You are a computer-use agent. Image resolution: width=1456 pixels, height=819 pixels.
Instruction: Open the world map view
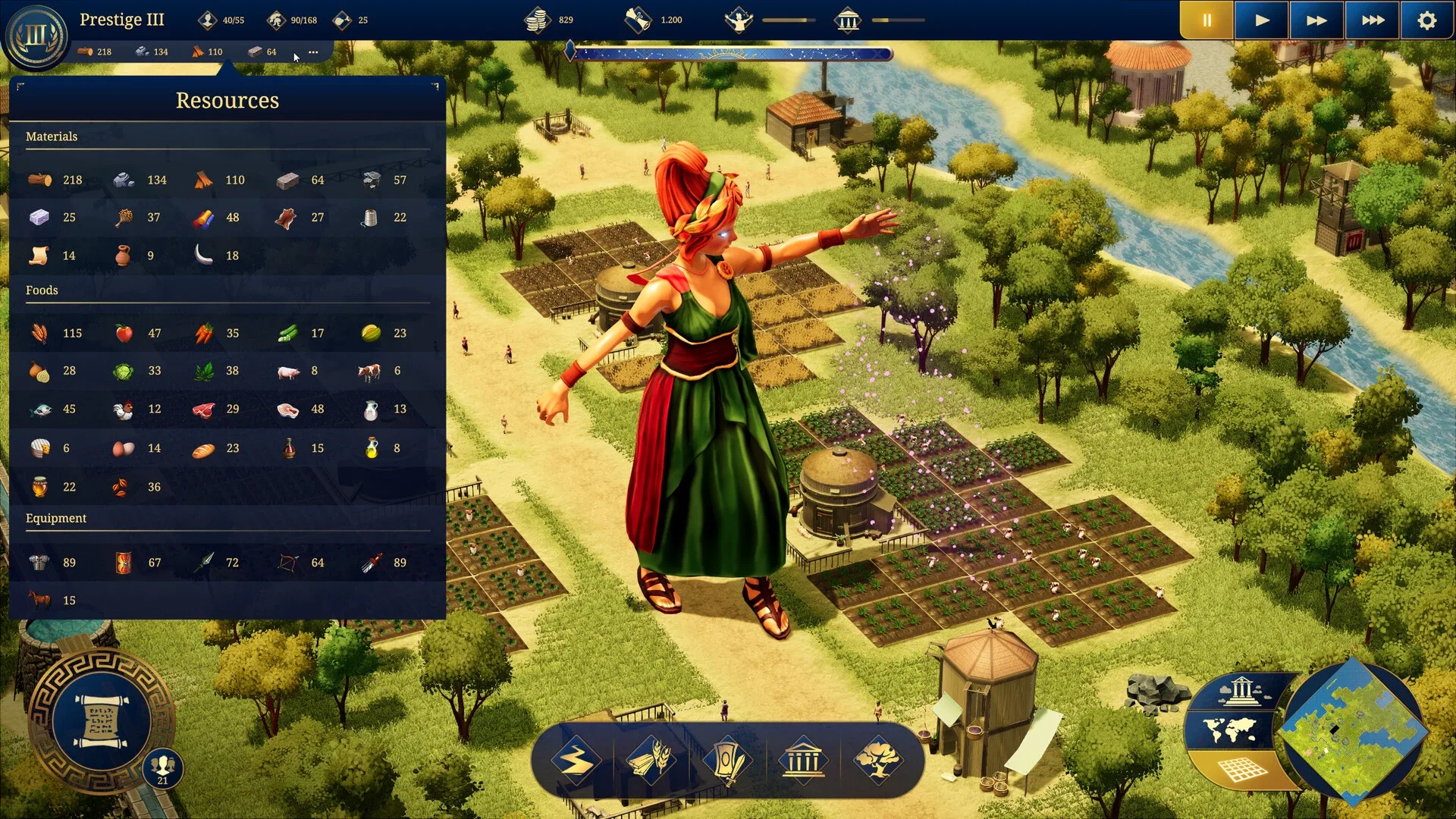tap(1229, 731)
